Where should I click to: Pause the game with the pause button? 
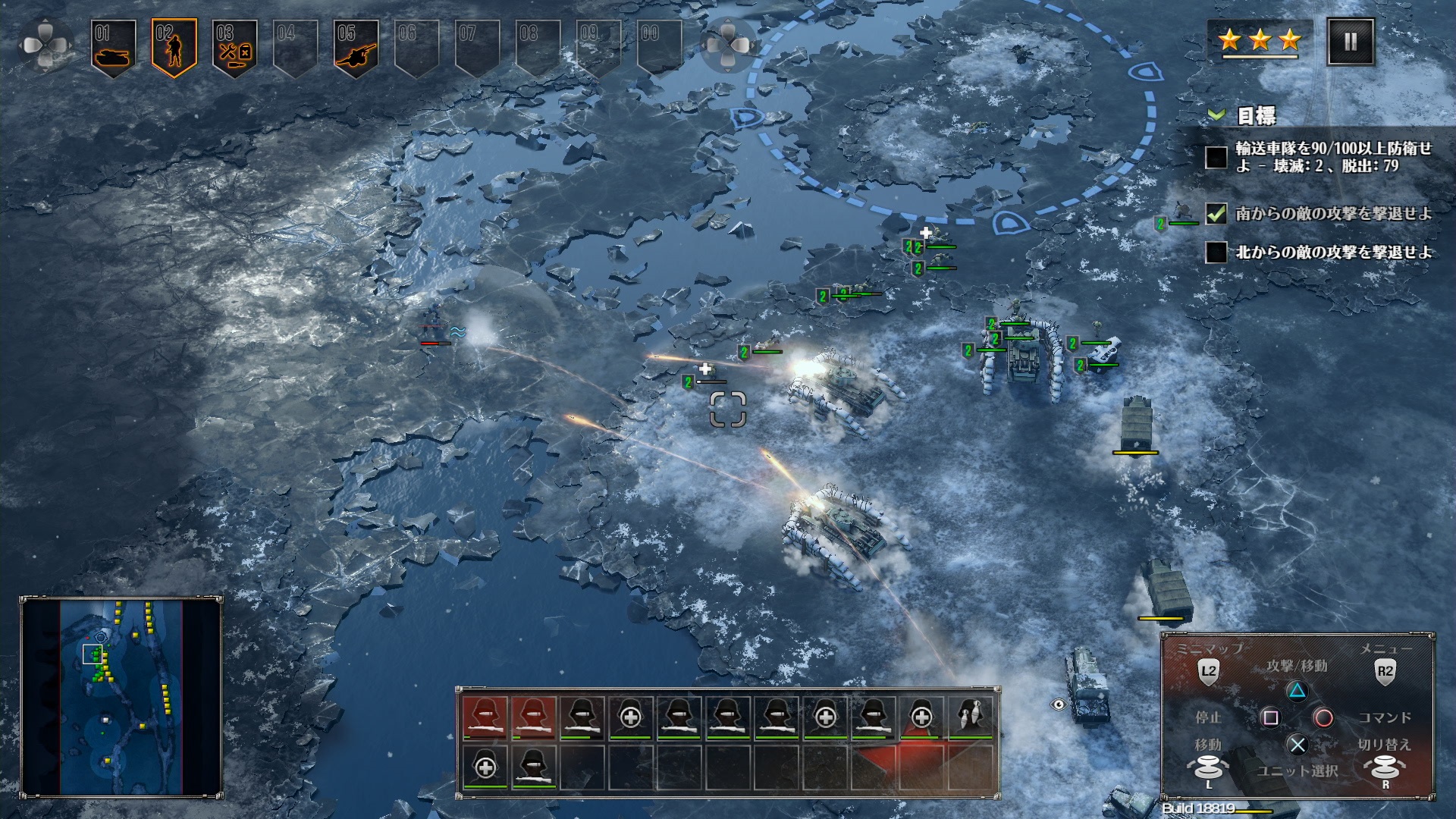1350,42
